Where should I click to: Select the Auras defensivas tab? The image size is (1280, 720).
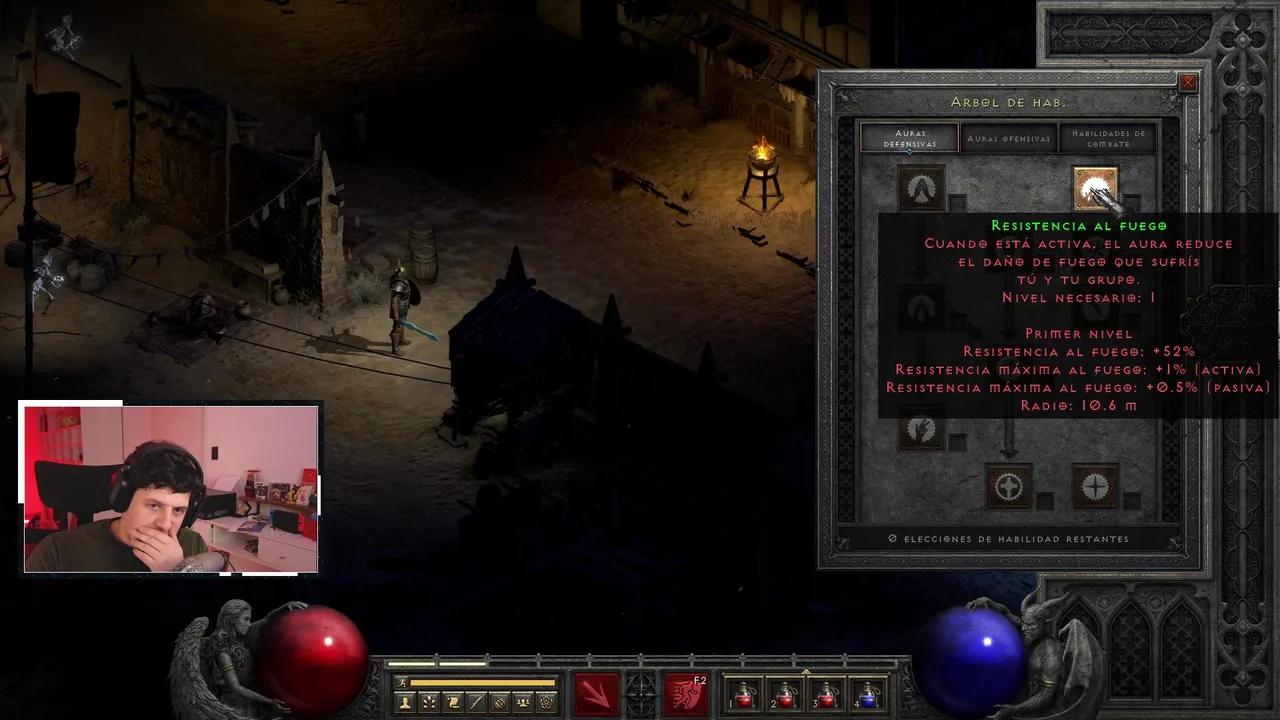pyautogui.click(x=909, y=138)
